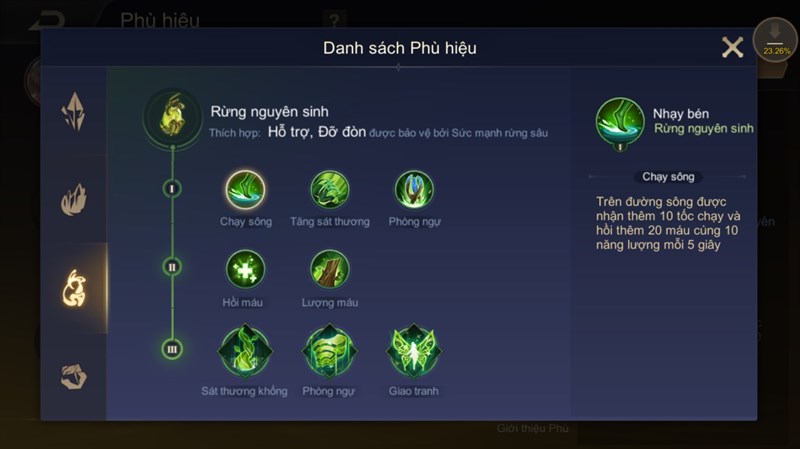Select the Chạy sông badge
The image size is (800, 449).
(245, 189)
